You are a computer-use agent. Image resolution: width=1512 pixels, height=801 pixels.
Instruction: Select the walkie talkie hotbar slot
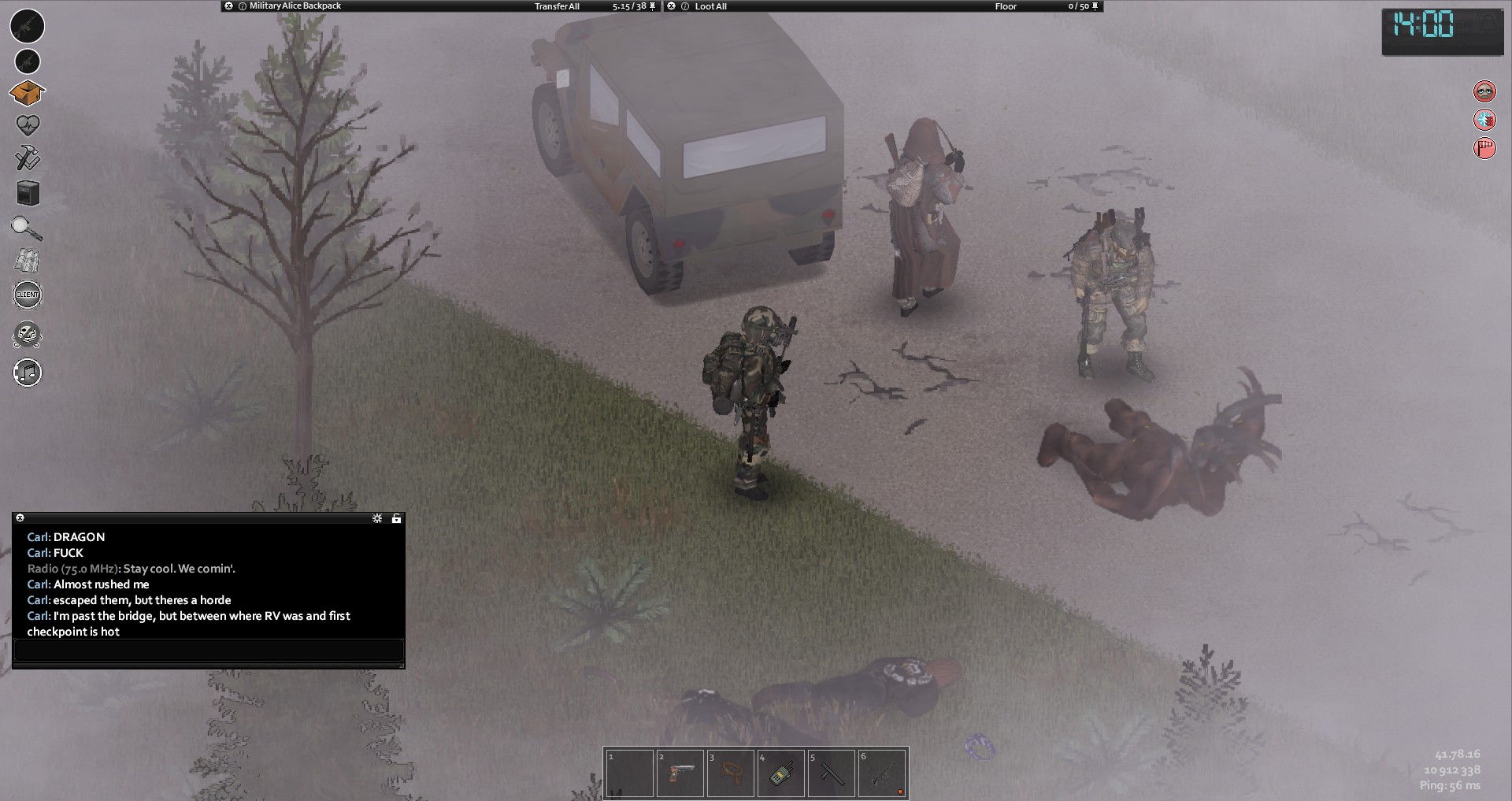pyautogui.click(x=780, y=773)
